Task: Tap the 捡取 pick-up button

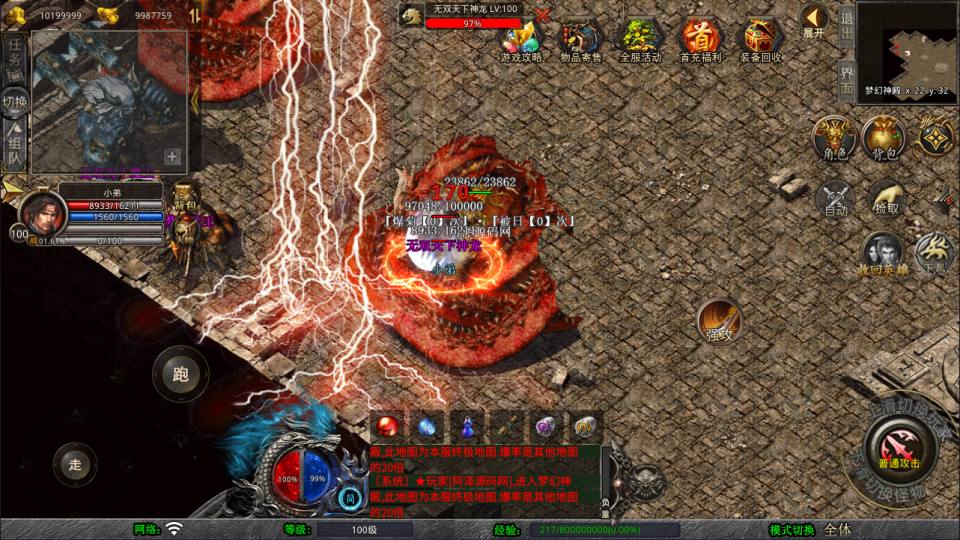Action: pyautogui.click(x=885, y=197)
